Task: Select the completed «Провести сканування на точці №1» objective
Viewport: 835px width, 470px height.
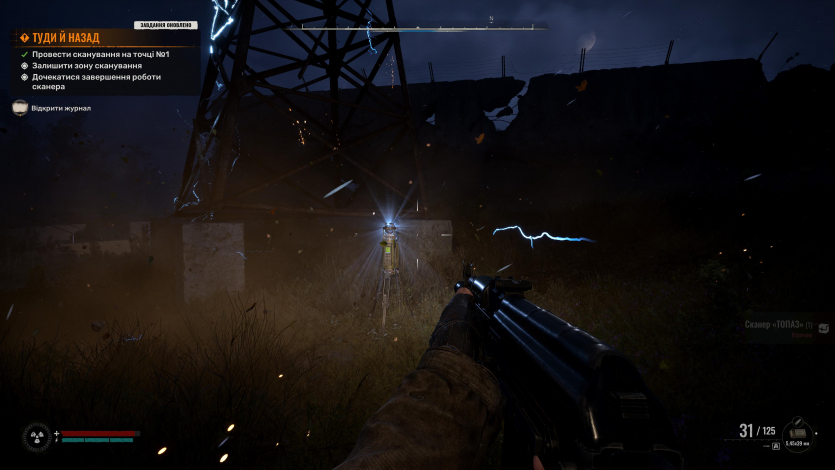Action: 100,54
